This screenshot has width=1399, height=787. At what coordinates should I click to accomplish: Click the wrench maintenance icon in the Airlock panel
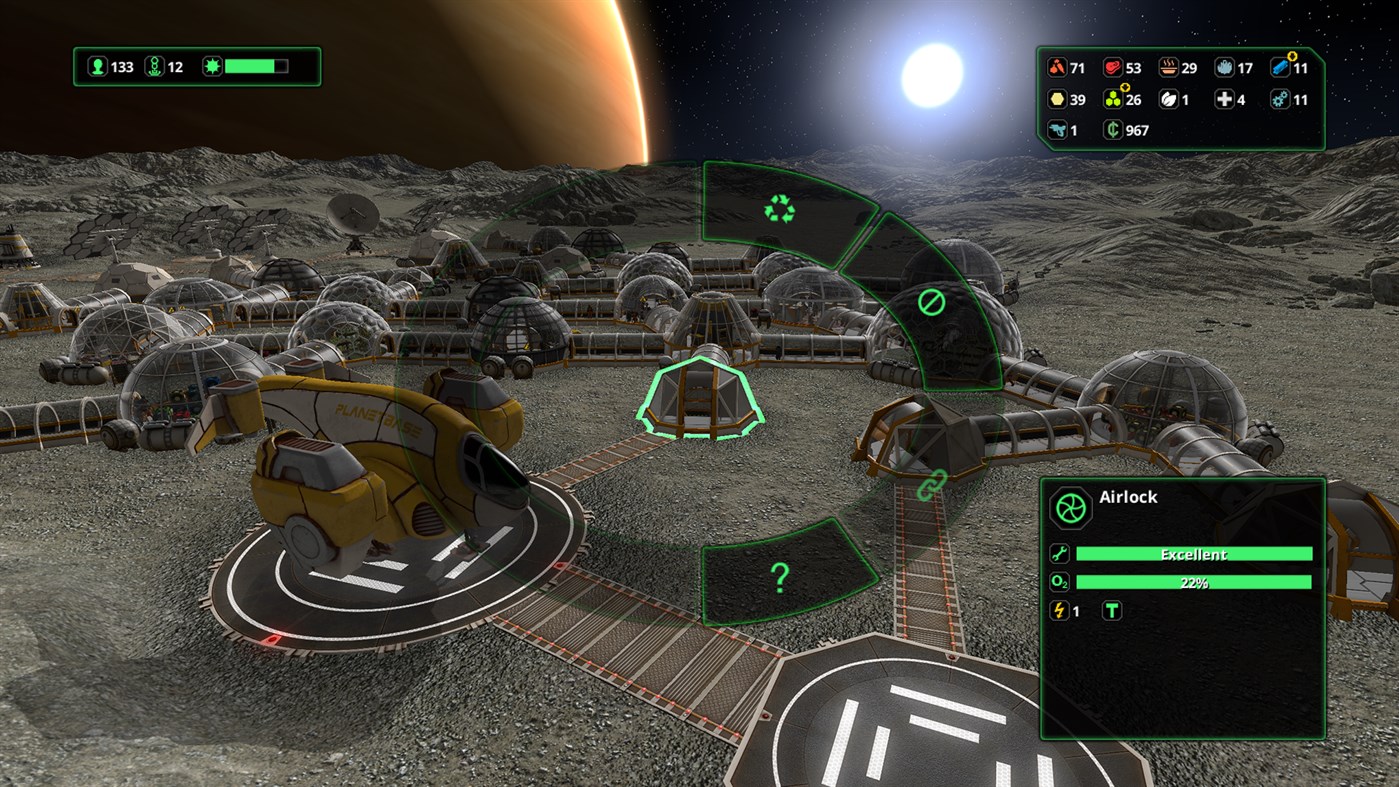[1059, 553]
